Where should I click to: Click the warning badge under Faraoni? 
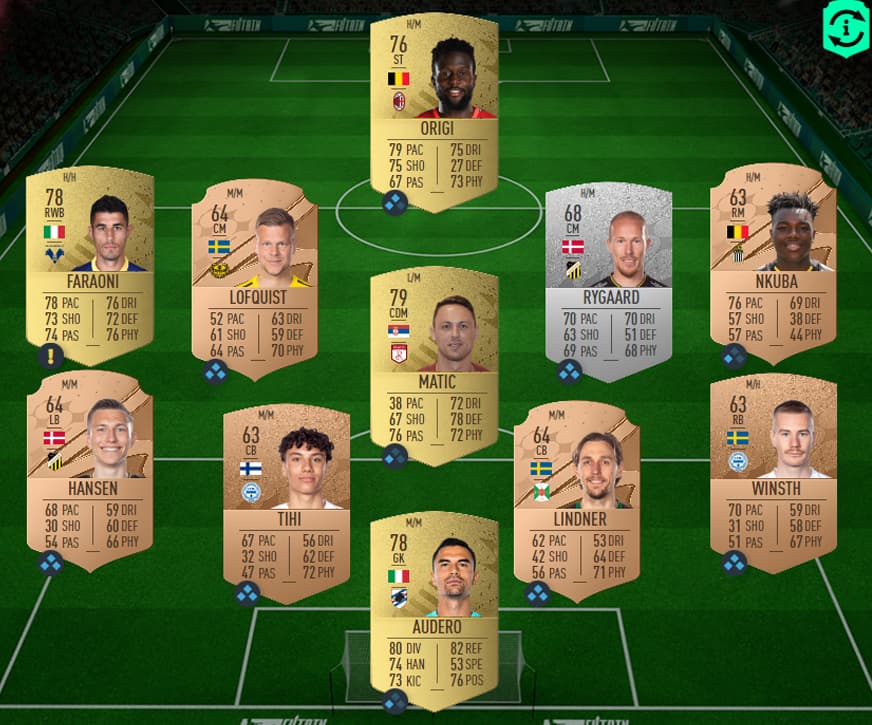[x=50, y=356]
